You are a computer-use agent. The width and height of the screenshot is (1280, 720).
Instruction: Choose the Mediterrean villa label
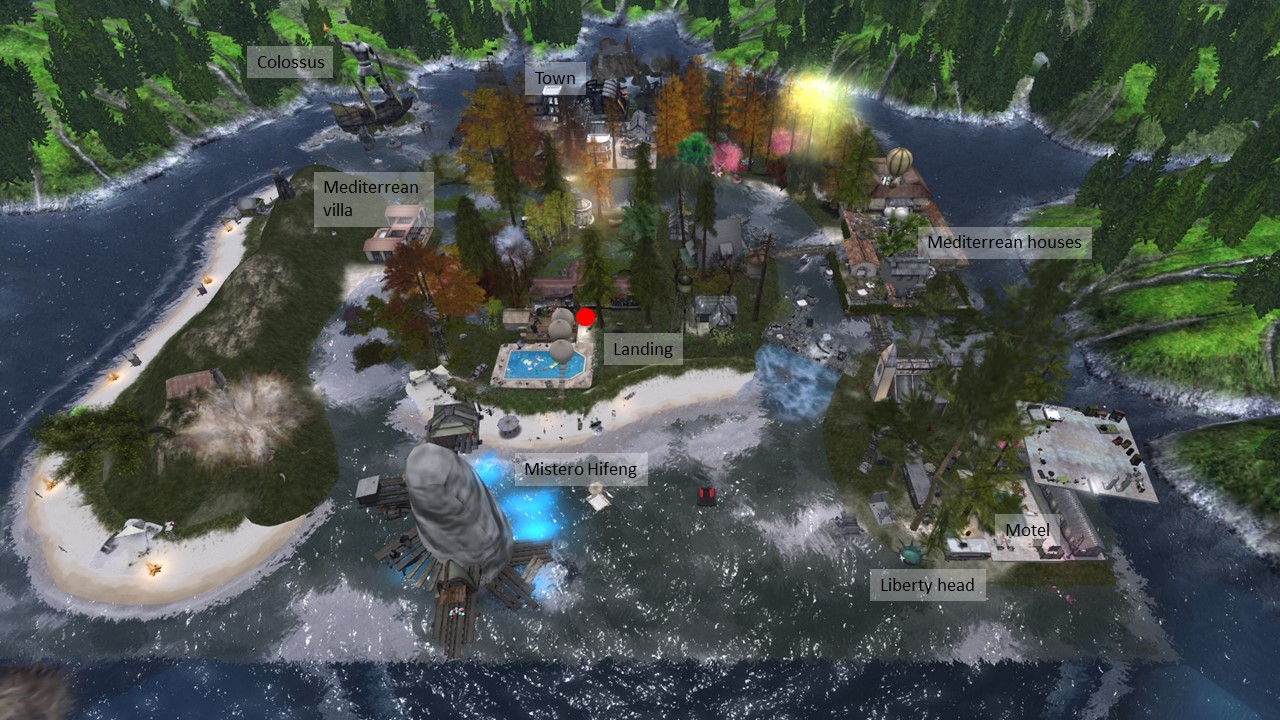tap(374, 198)
